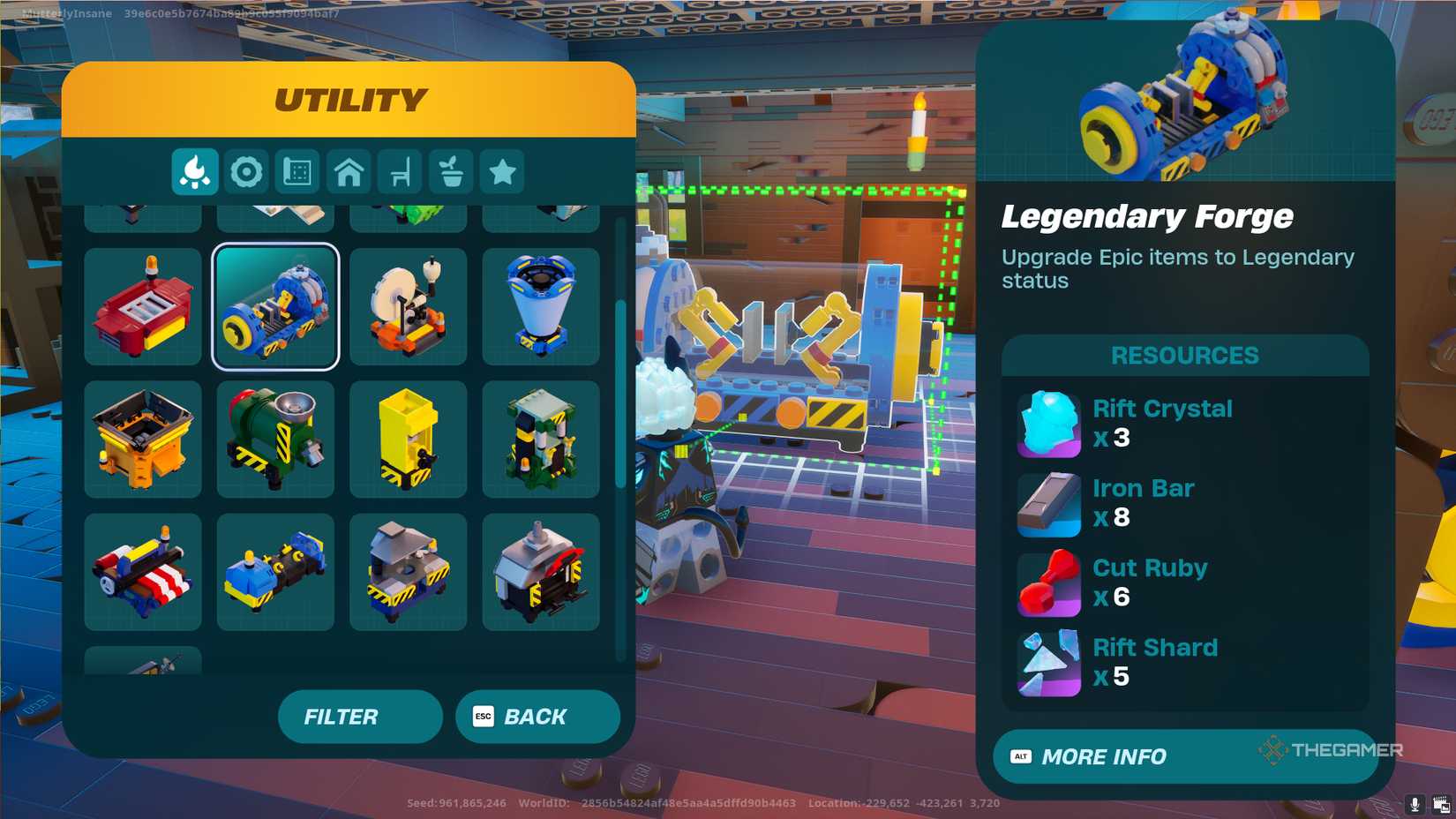The image size is (1456, 819).
Task: Choose the spinning wheel item thumbnail
Action: (408, 306)
